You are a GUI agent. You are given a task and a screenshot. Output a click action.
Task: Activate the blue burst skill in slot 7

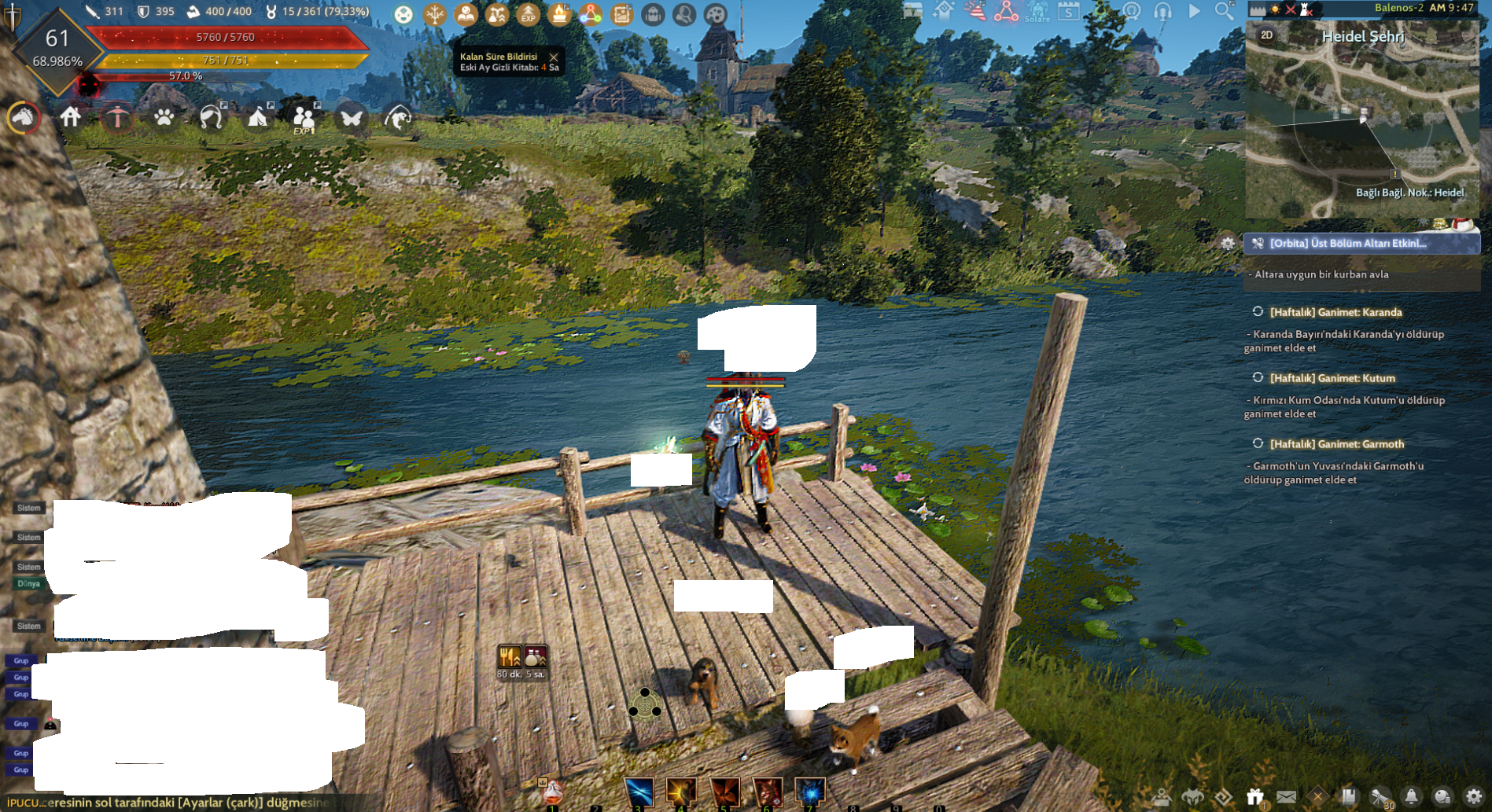pos(809,792)
